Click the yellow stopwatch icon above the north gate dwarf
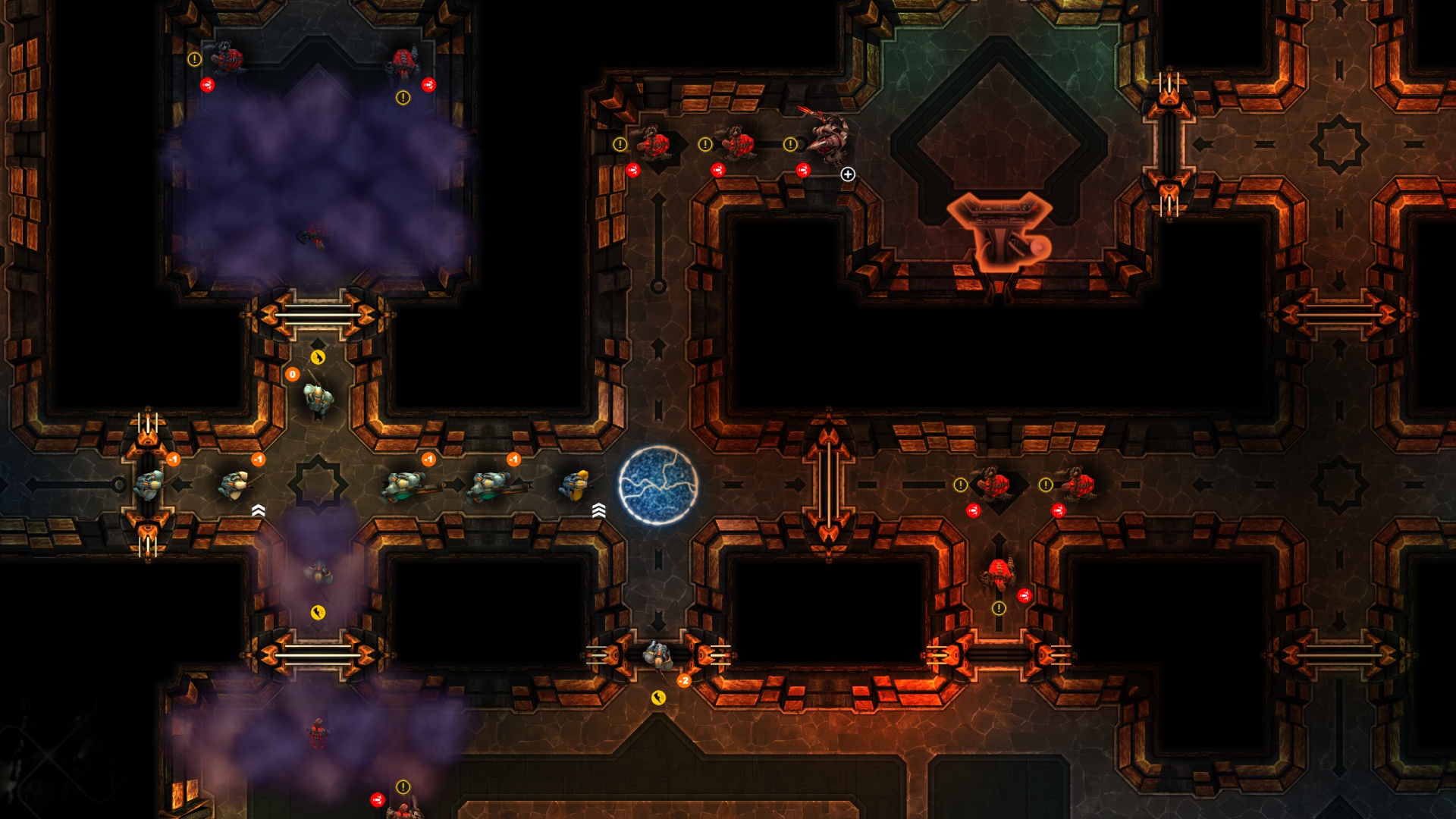This screenshot has height=819, width=1456. click(x=317, y=356)
